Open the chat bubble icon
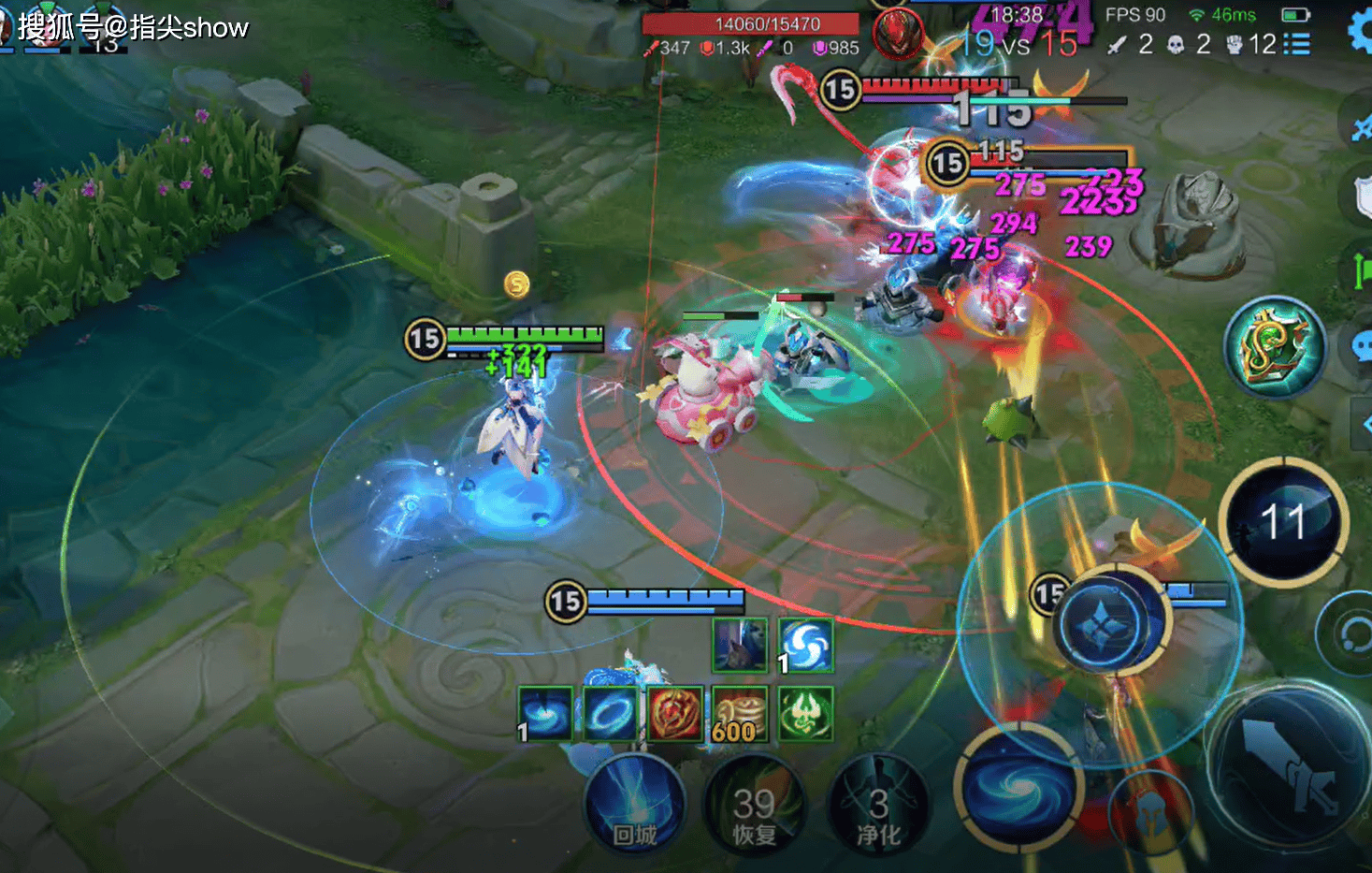The height and width of the screenshot is (873, 1372). tap(1362, 346)
